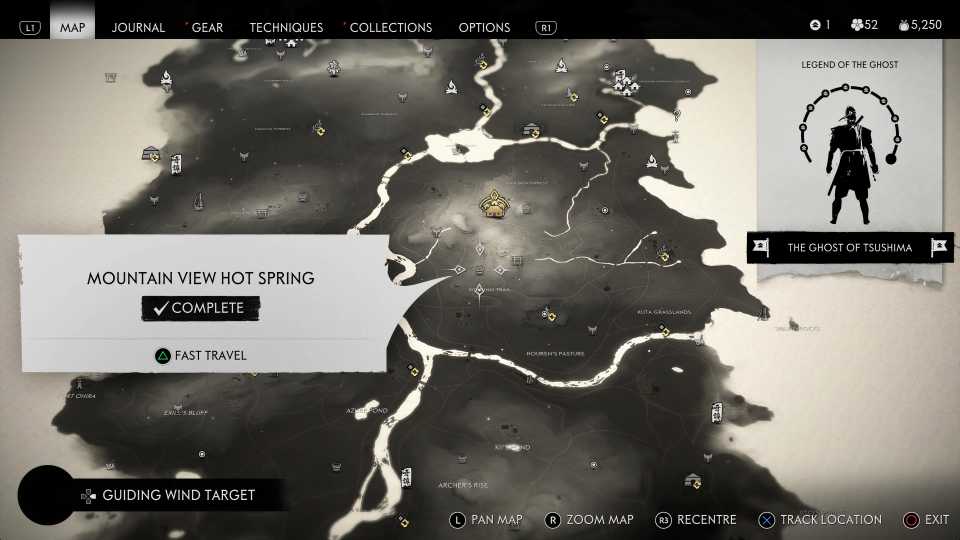Select the large golden shrine map marker
This screenshot has height=540, width=960.
pyautogui.click(x=492, y=205)
